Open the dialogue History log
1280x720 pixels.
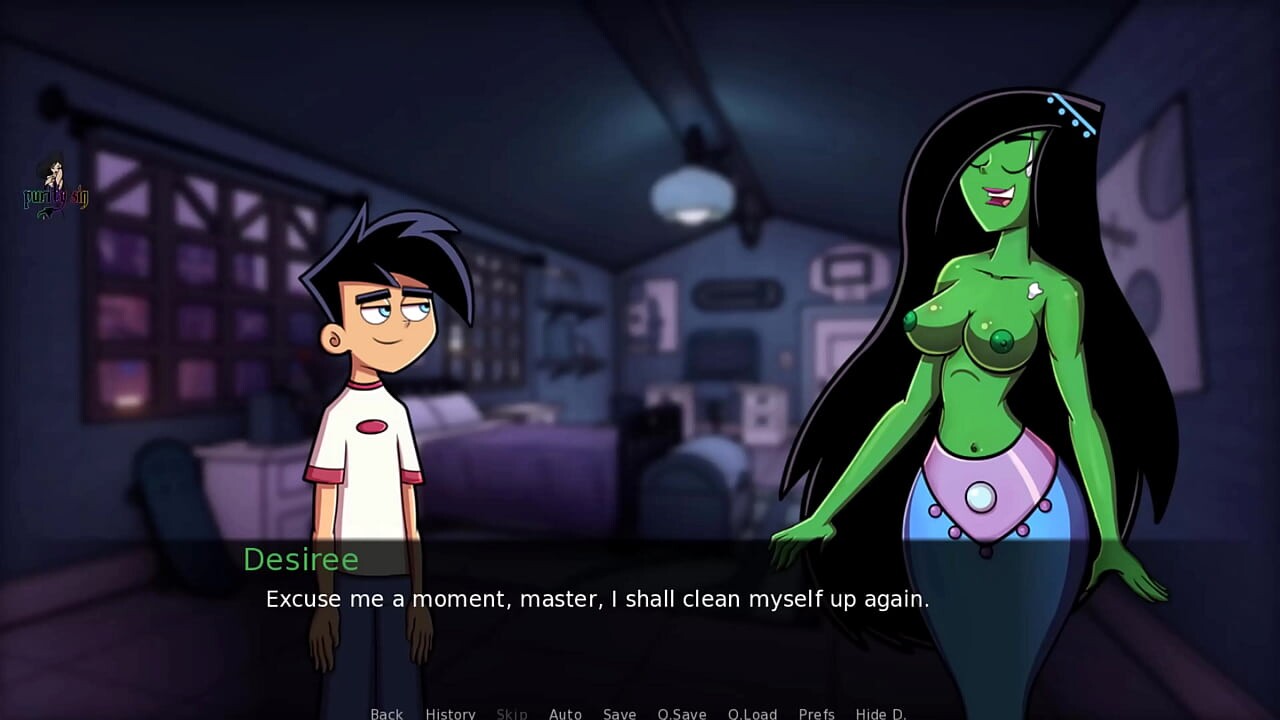point(450,713)
